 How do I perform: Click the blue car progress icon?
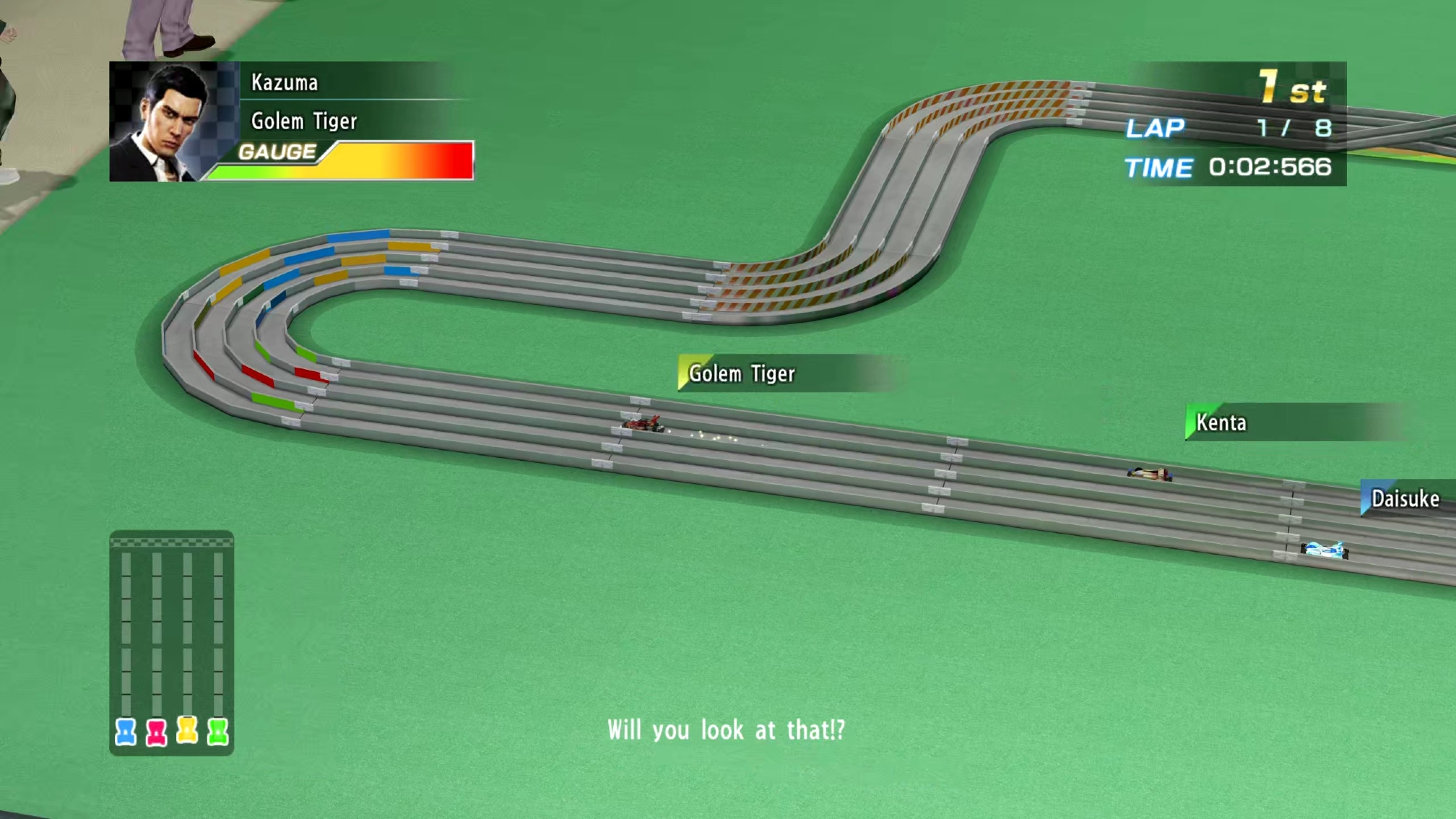click(126, 732)
